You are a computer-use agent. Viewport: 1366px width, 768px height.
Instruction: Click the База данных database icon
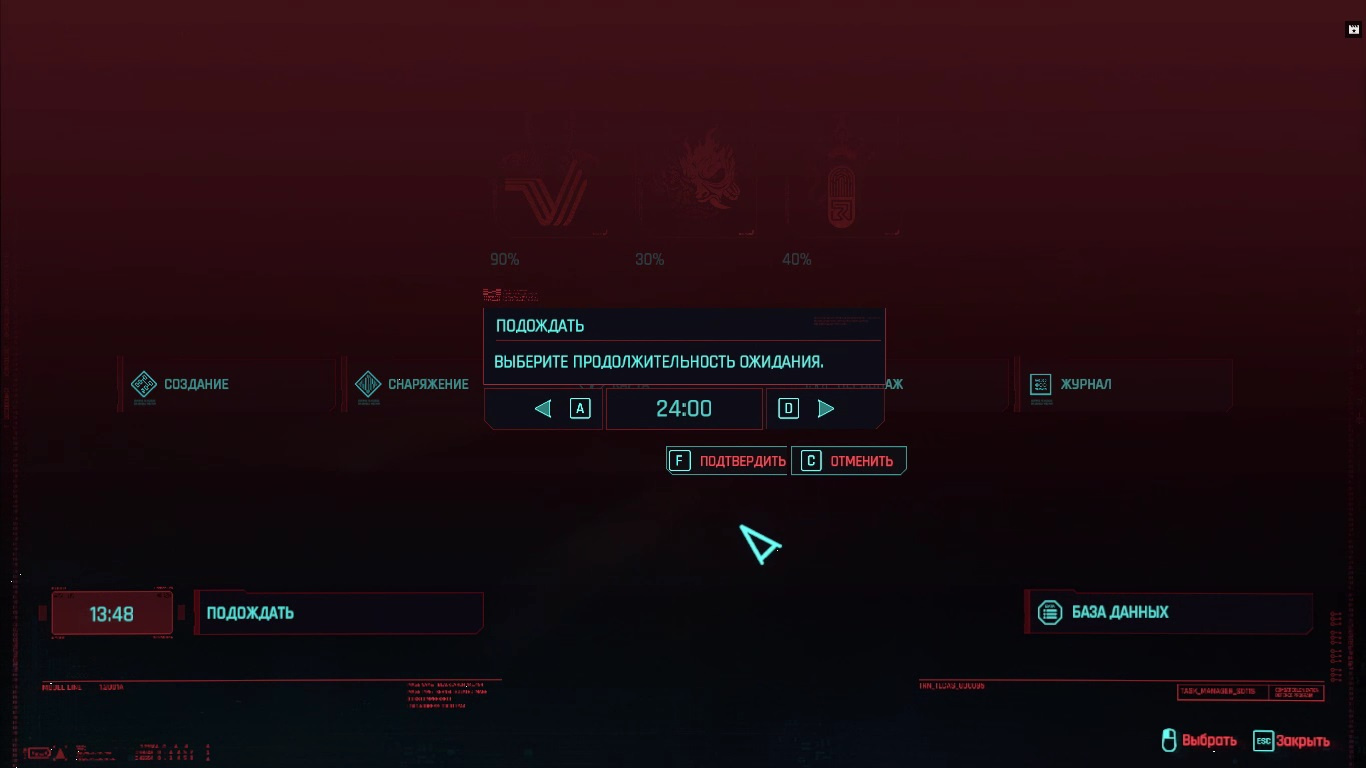pos(1051,612)
